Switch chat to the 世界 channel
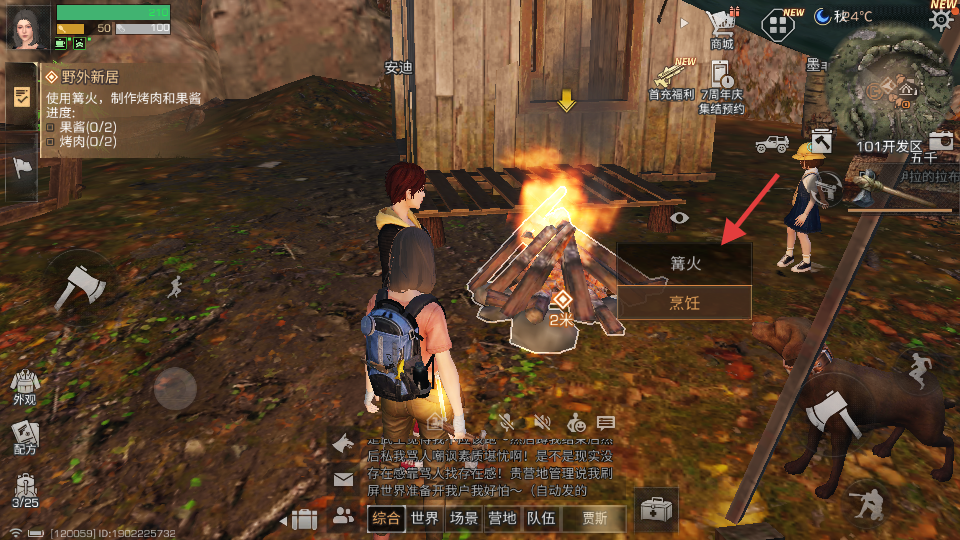Screen dimensions: 960x540 (x=425, y=518)
